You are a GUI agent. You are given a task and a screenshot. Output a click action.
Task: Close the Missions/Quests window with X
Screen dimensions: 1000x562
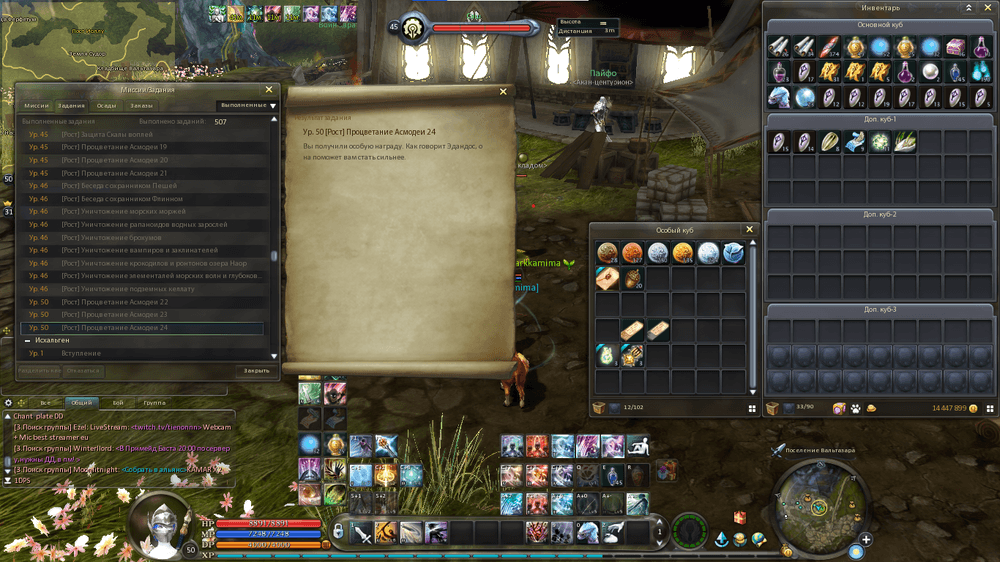click(x=268, y=90)
